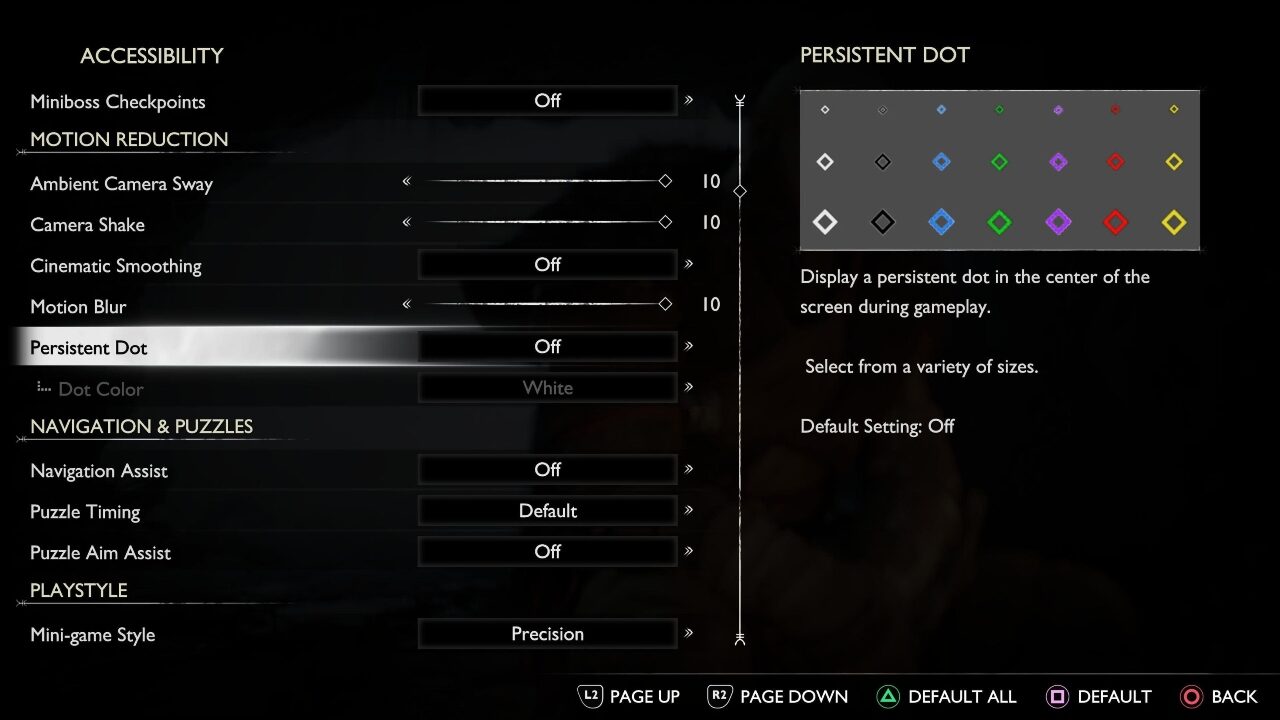This screenshot has width=1280, height=720.
Task: Open the Puzzle Timing selector
Action: [547, 510]
